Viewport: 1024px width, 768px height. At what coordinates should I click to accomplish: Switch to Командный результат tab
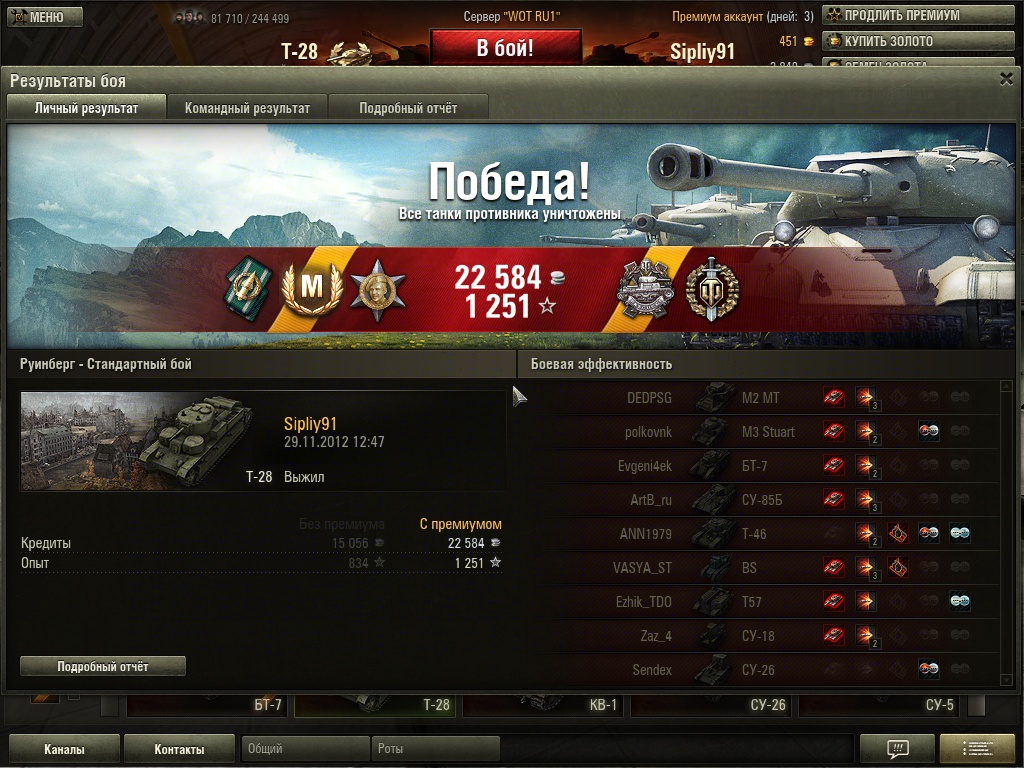(x=247, y=108)
